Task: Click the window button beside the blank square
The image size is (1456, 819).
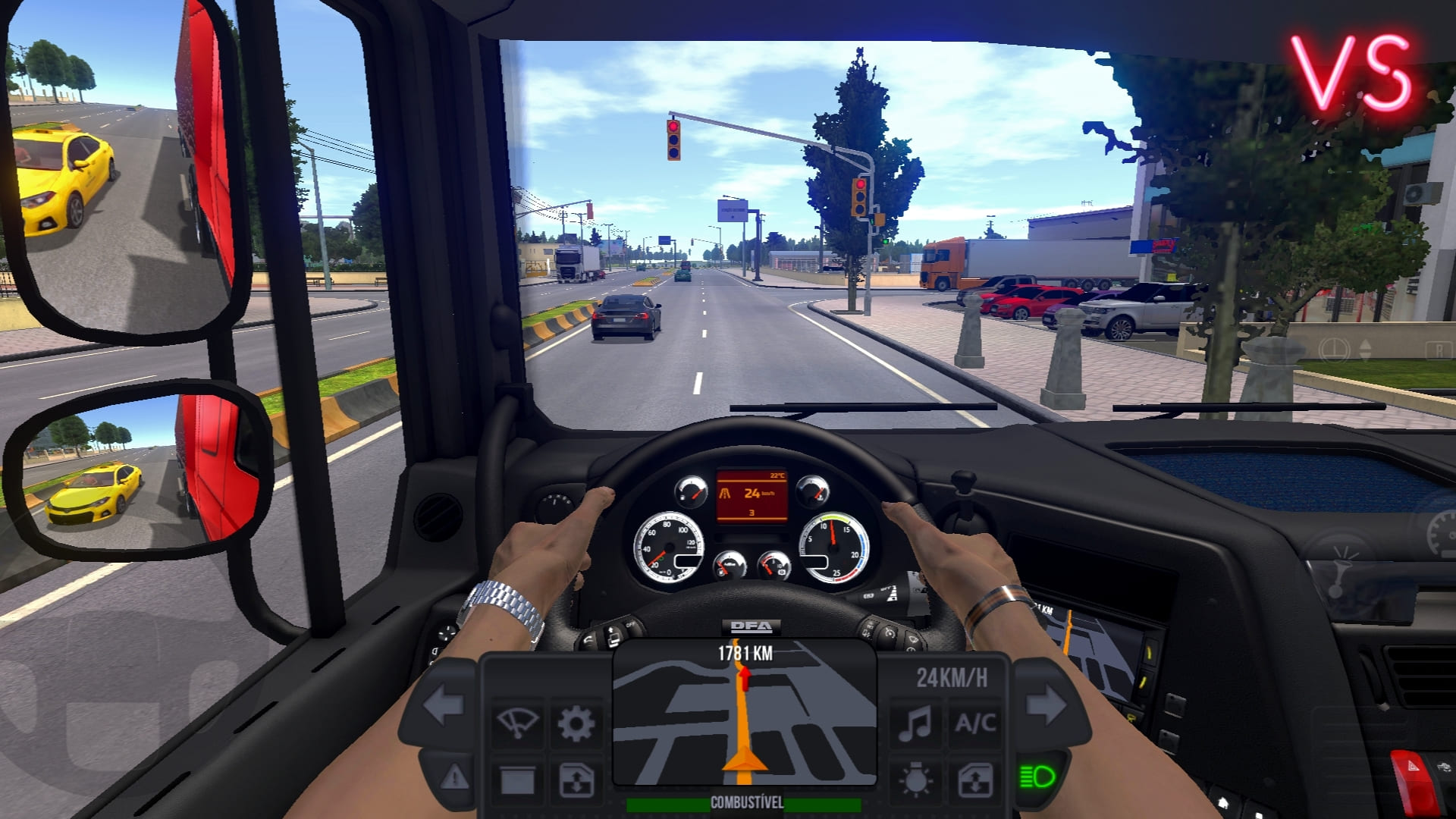Action: [x=576, y=780]
